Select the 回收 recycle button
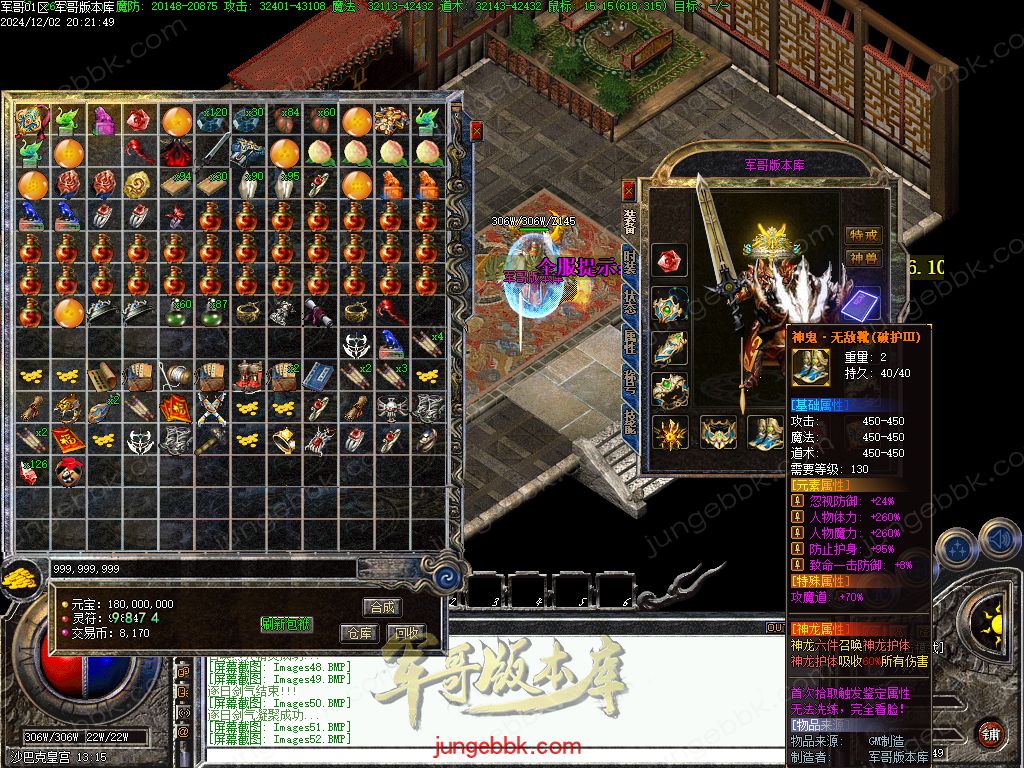Viewport: 1024px width, 768px height. tap(405, 633)
